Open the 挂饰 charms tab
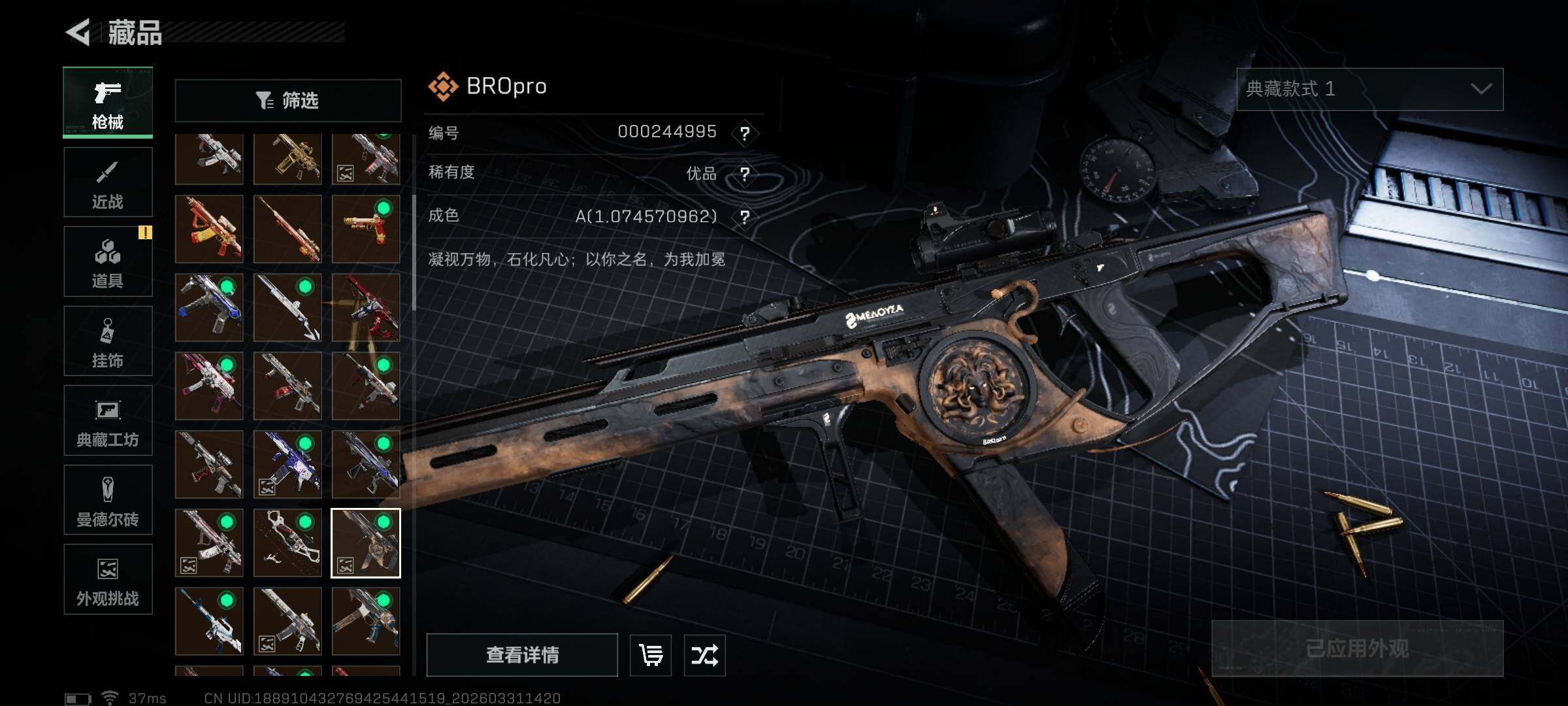Viewport: 1568px width, 706px height. pos(108,341)
